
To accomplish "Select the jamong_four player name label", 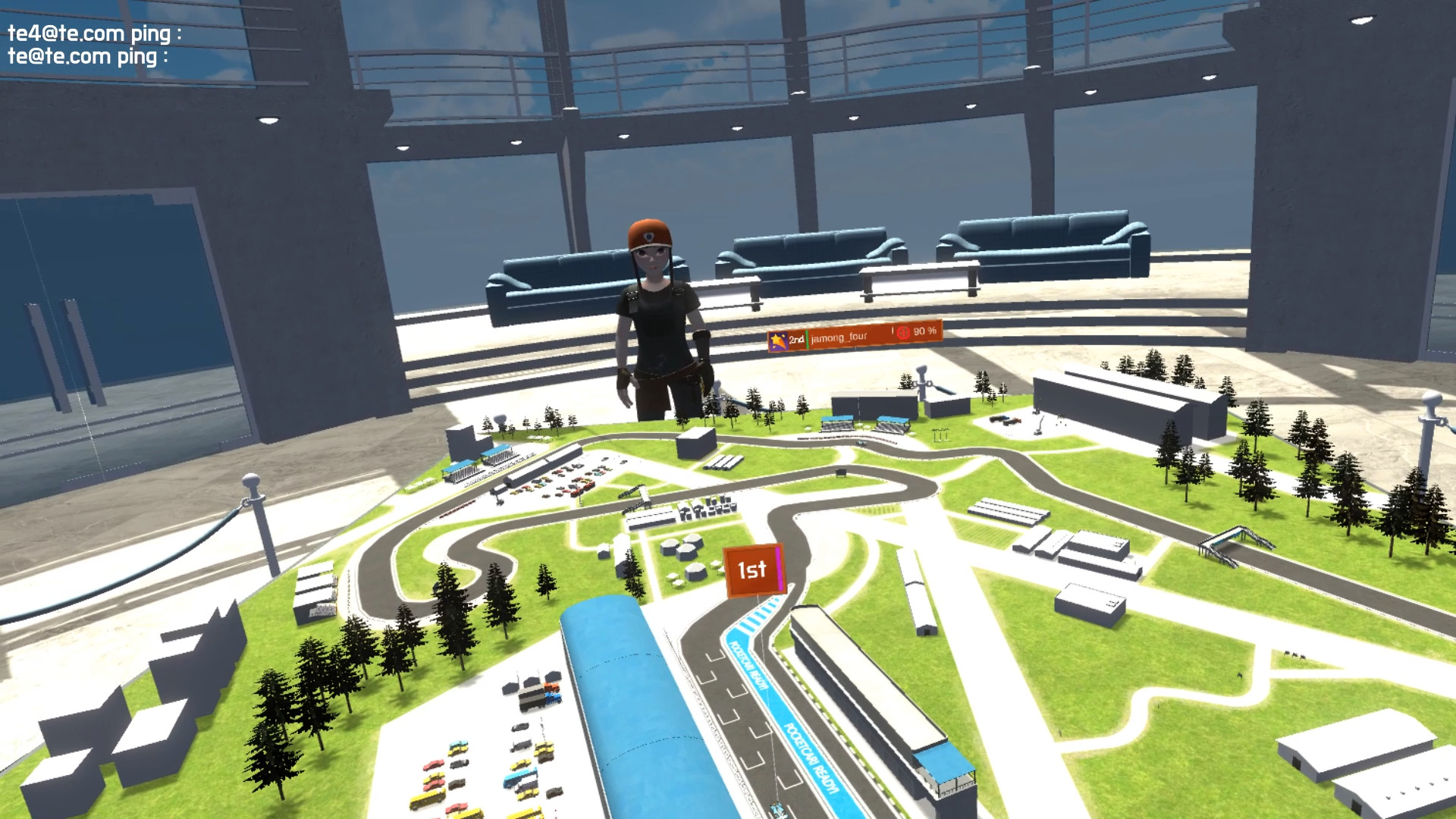I will (x=839, y=339).
